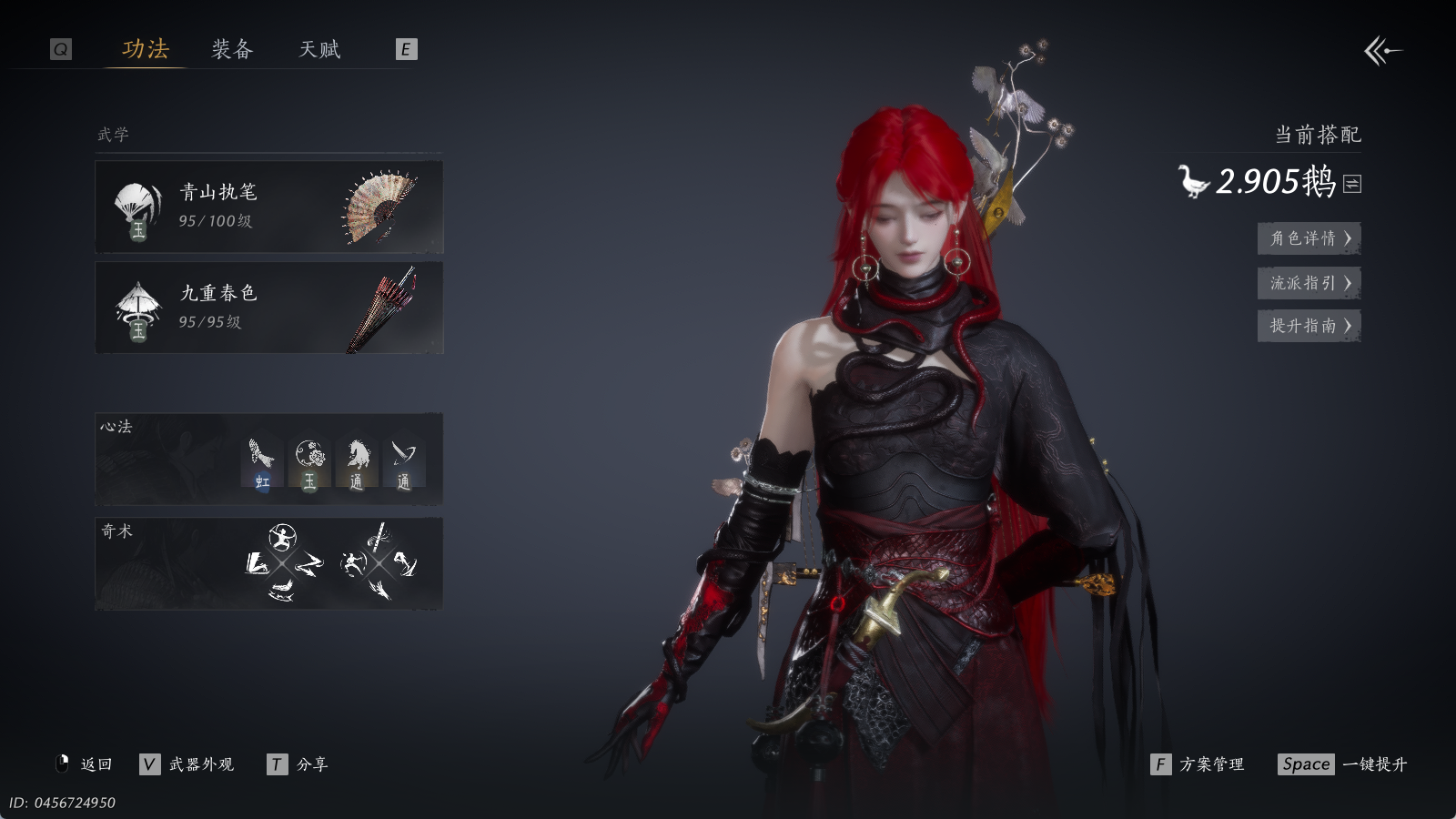Click the back arrow in top-right corner

point(1382,51)
